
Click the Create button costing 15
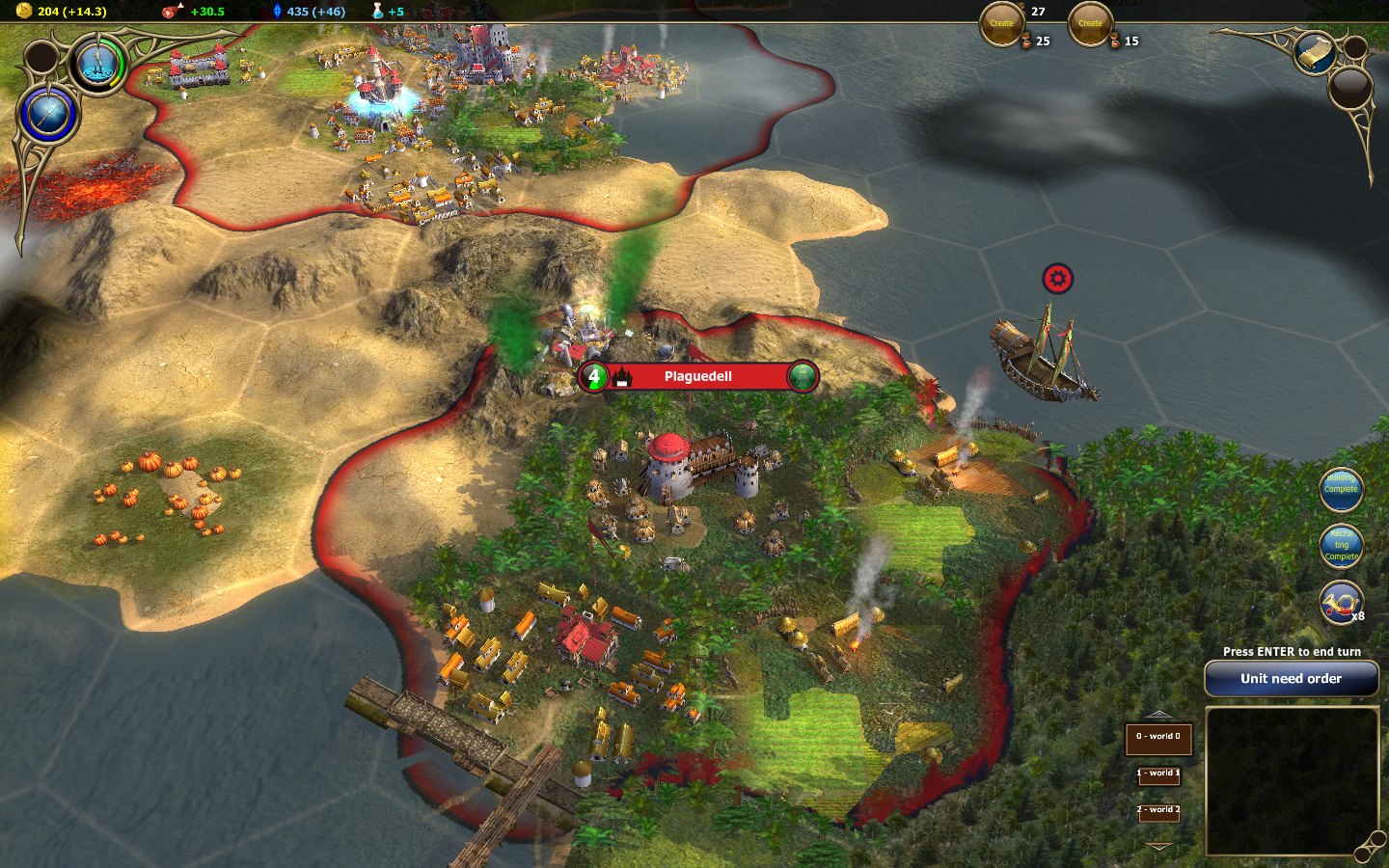point(1090,24)
